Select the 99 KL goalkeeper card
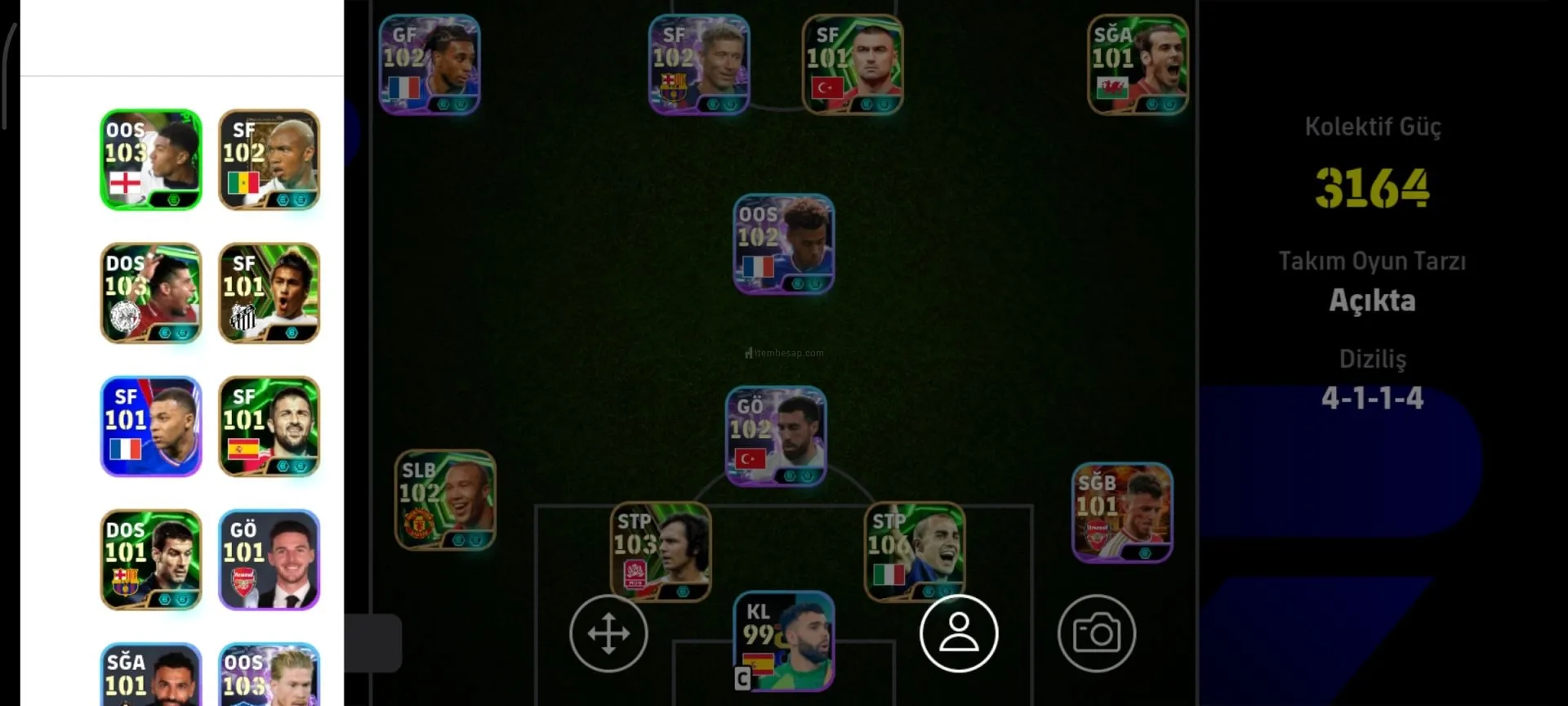The image size is (1568, 706). tap(784, 640)
